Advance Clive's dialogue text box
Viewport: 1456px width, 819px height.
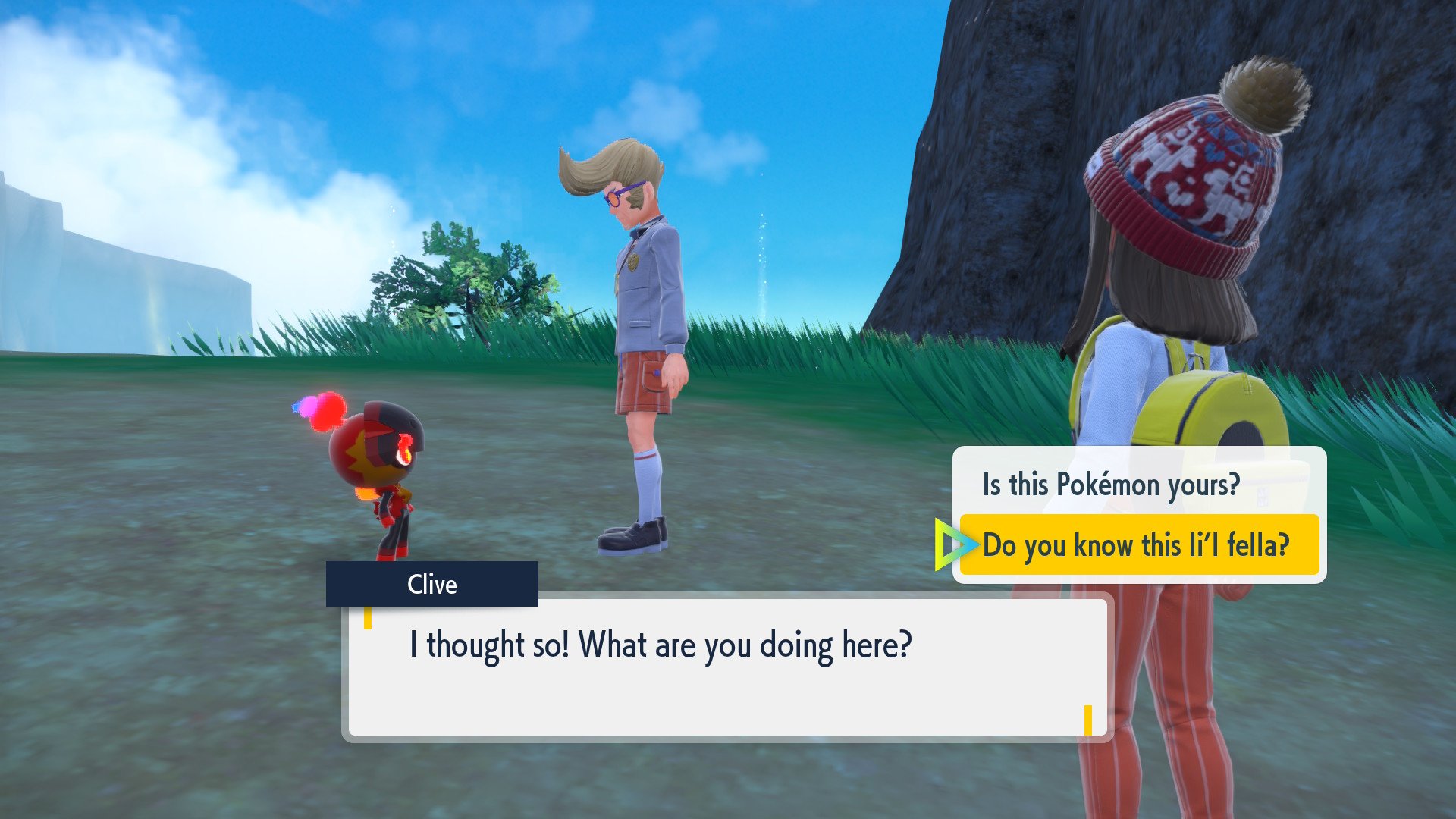[726, 666]
